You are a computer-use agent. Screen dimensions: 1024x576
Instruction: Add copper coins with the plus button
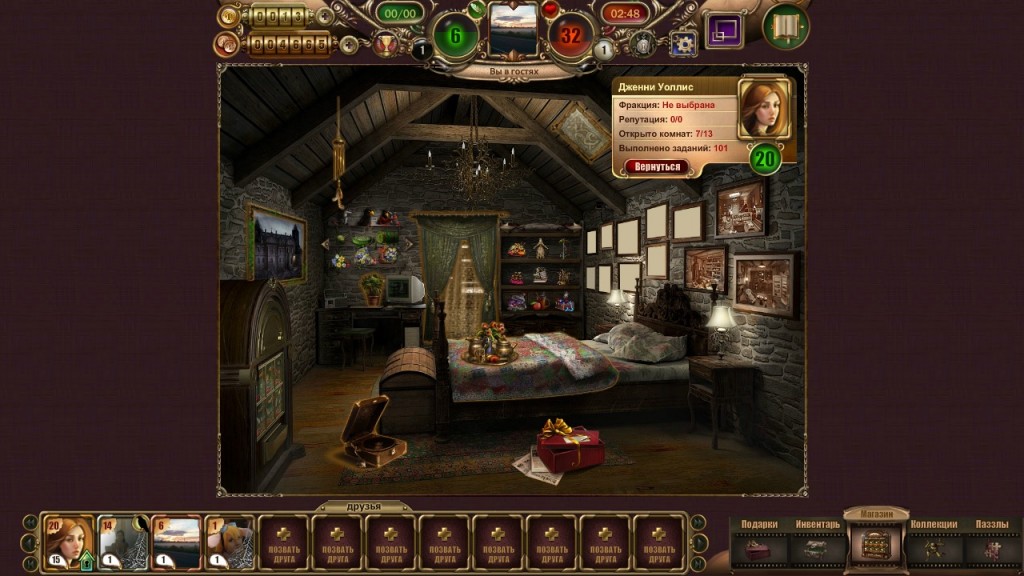pos(348,44)
